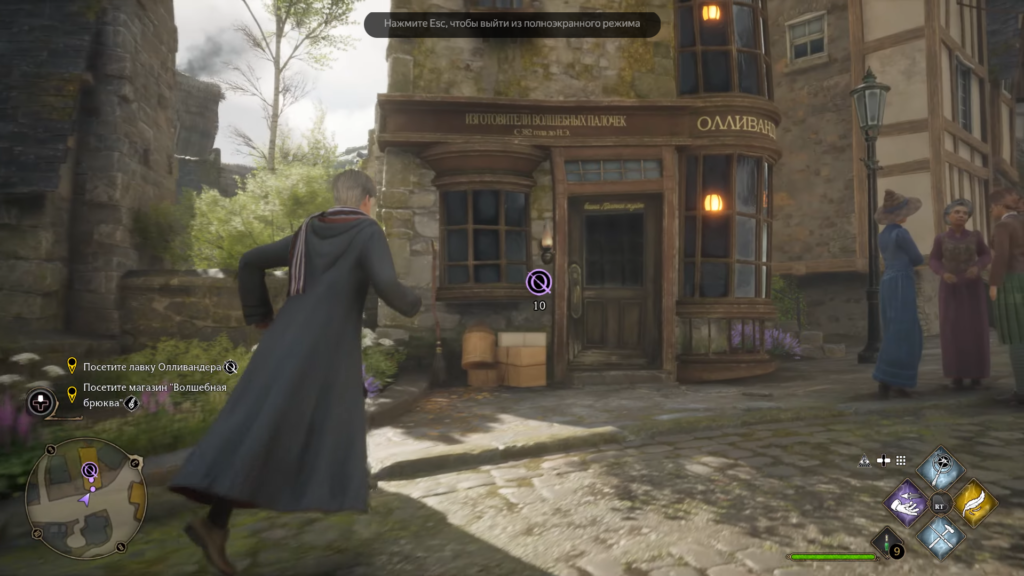1024x576 pixels.
Task: Open the spell-set grid icon
Action: pos(901,460)
